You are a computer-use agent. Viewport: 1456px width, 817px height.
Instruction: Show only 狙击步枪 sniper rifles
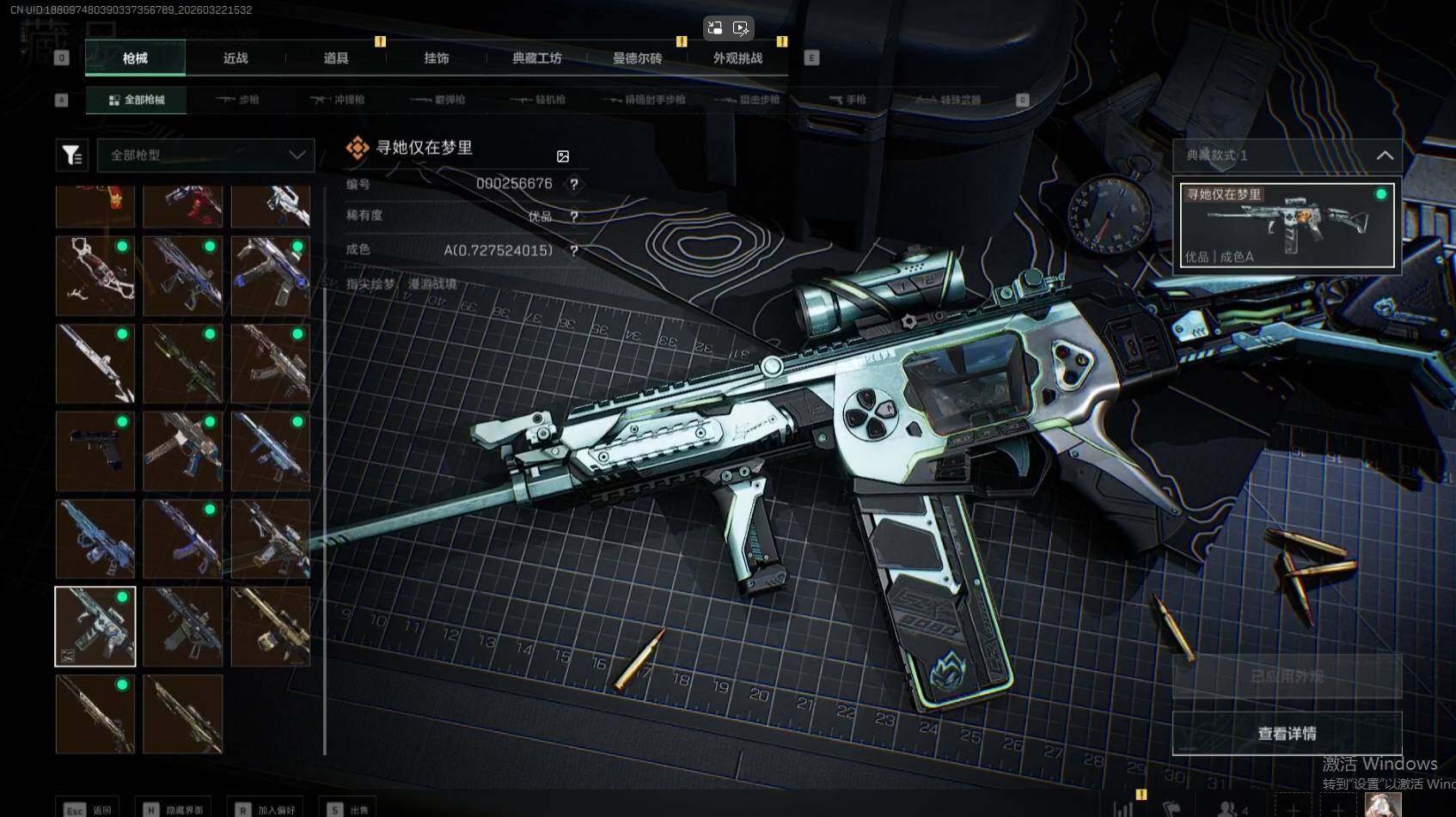pyautogui.click(x=748, y=100)
